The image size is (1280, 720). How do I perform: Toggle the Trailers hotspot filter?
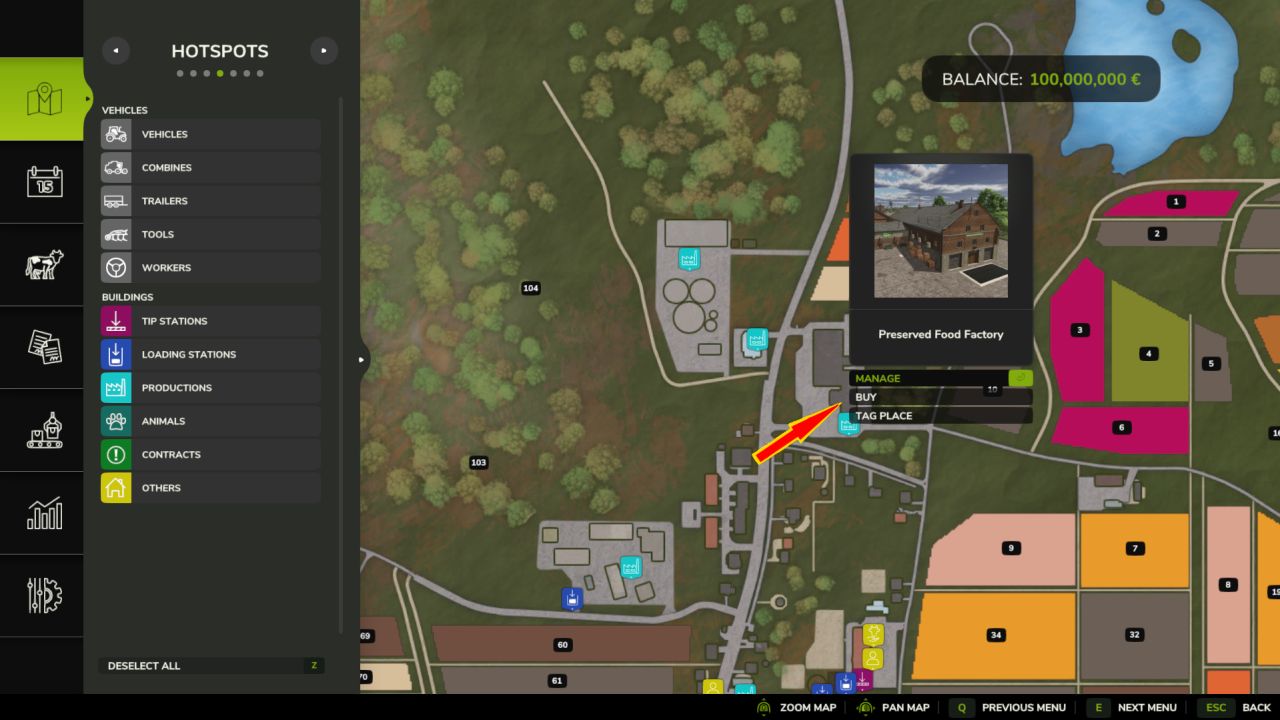210,201
